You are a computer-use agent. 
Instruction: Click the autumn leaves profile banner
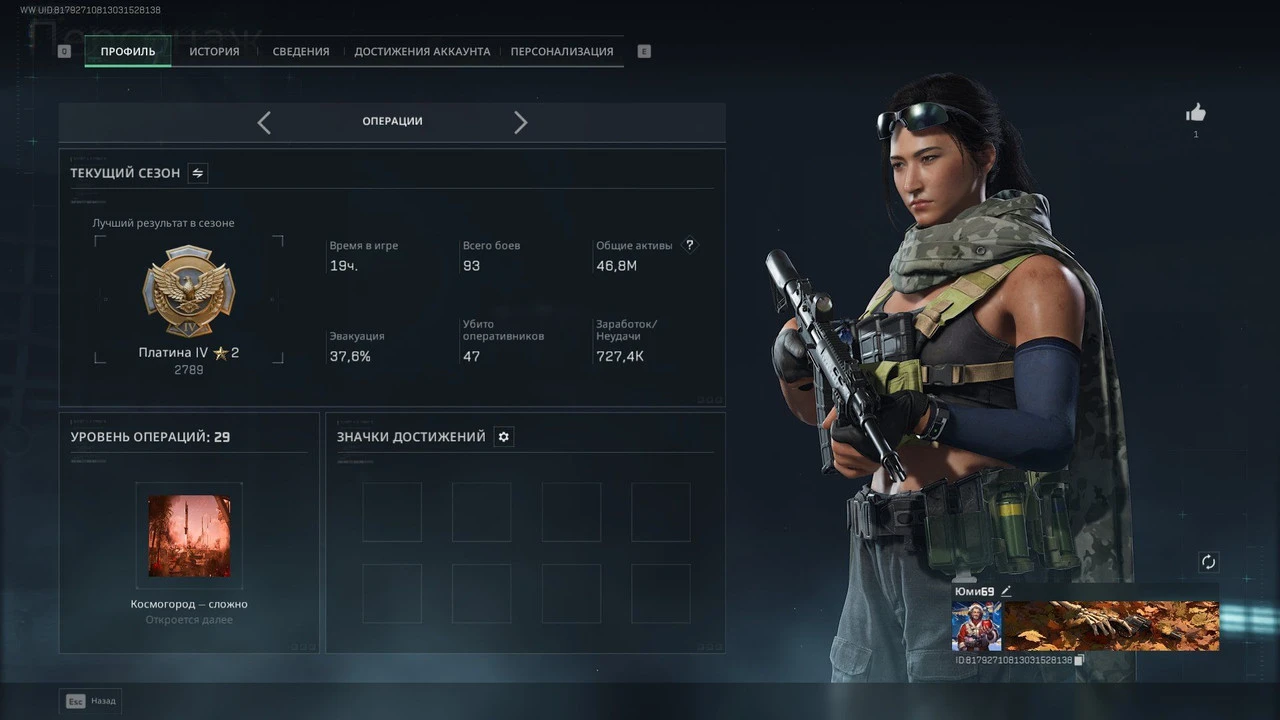tap(1111, 627)
